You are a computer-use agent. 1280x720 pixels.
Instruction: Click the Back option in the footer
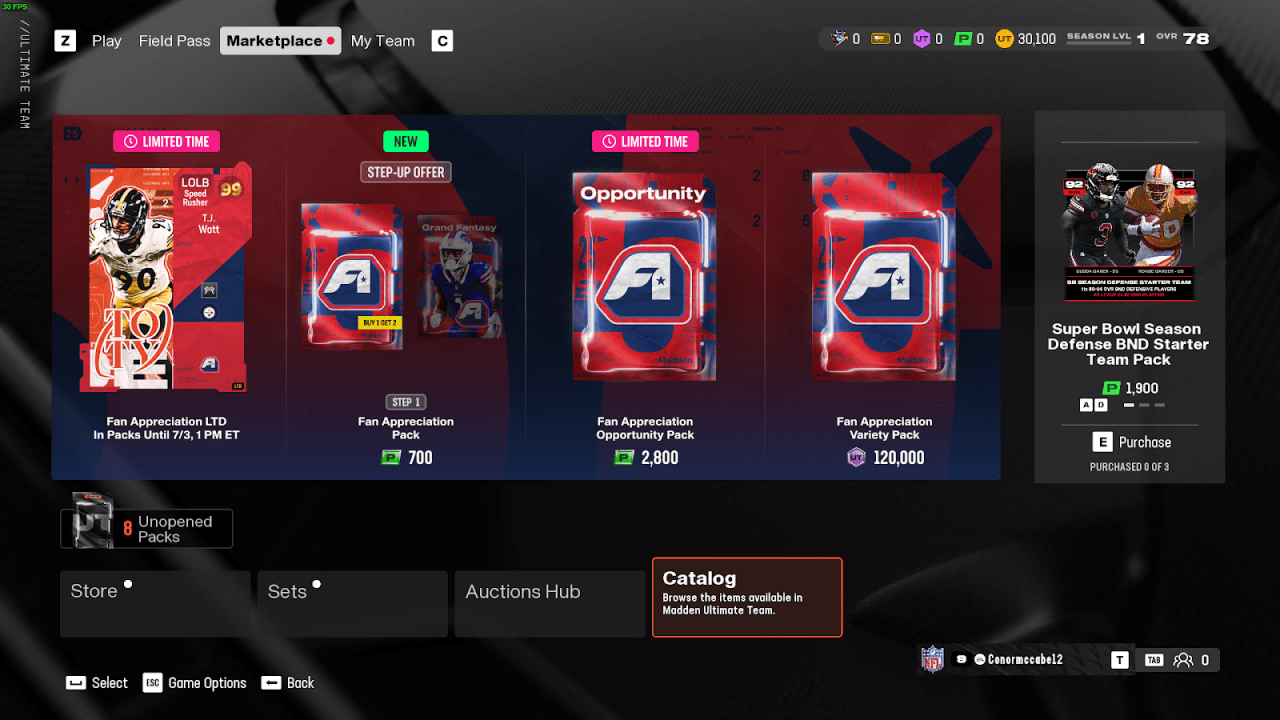[x=288, y=683]
